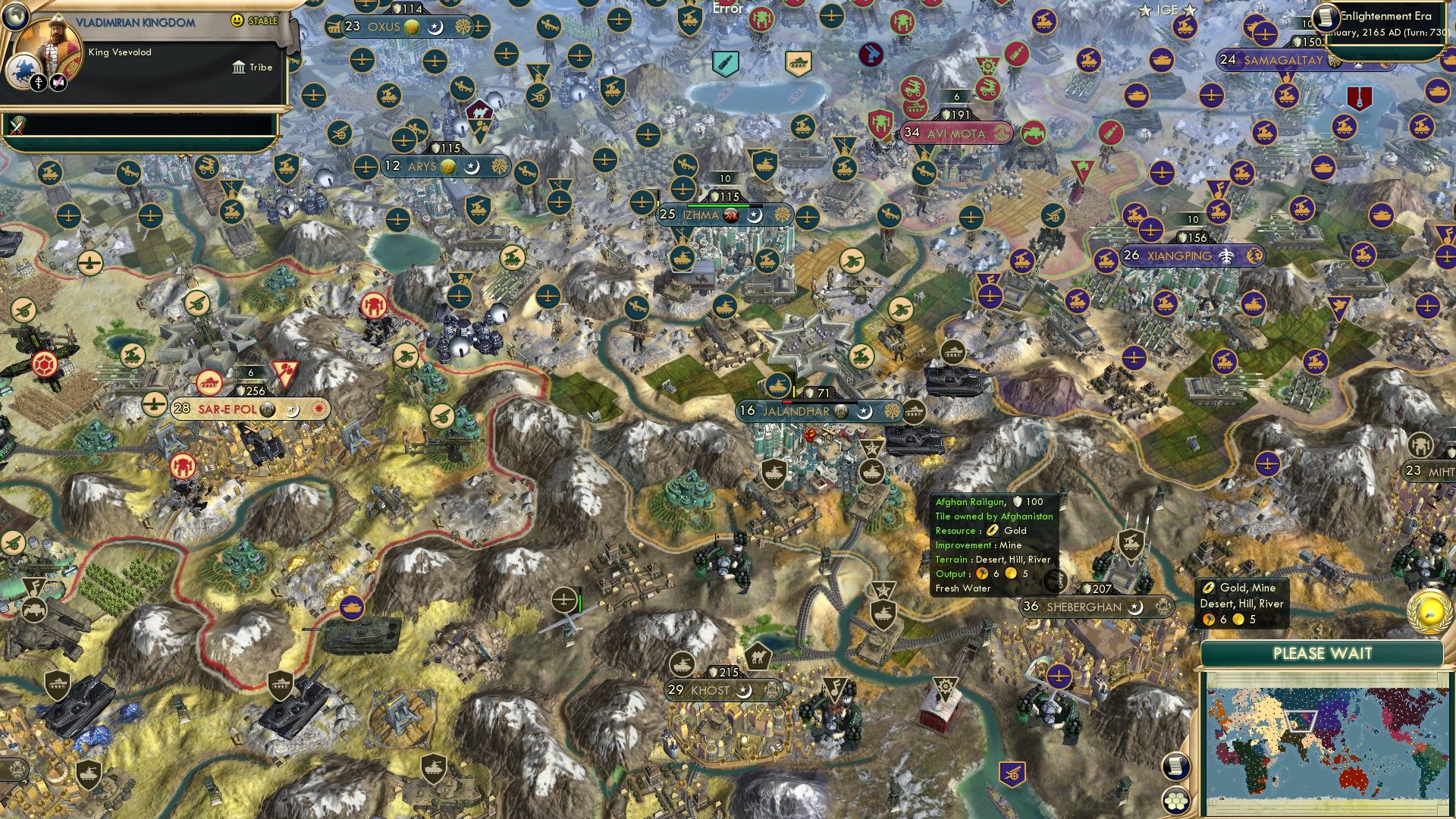Select King Vsevolod's leader portrait
The image size is (1456, 819).
[x=53, y=44]
